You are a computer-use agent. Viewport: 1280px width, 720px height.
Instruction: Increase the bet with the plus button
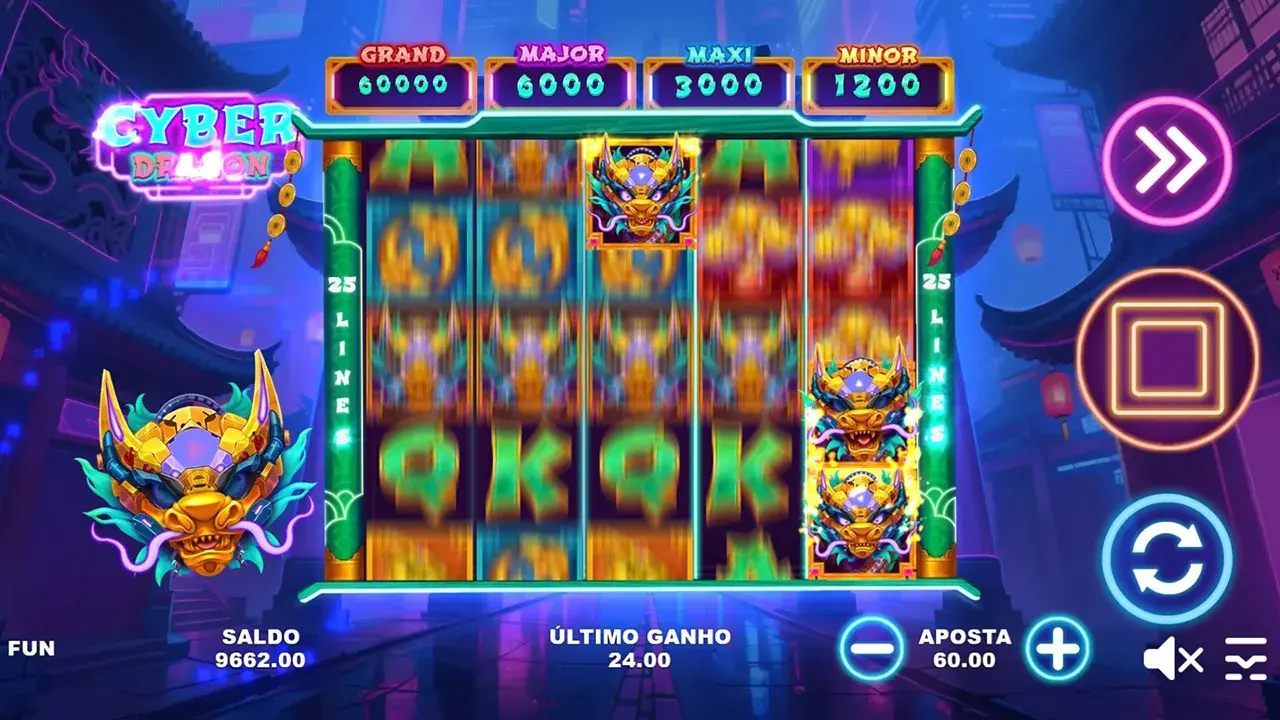[x=1058, y=650]
